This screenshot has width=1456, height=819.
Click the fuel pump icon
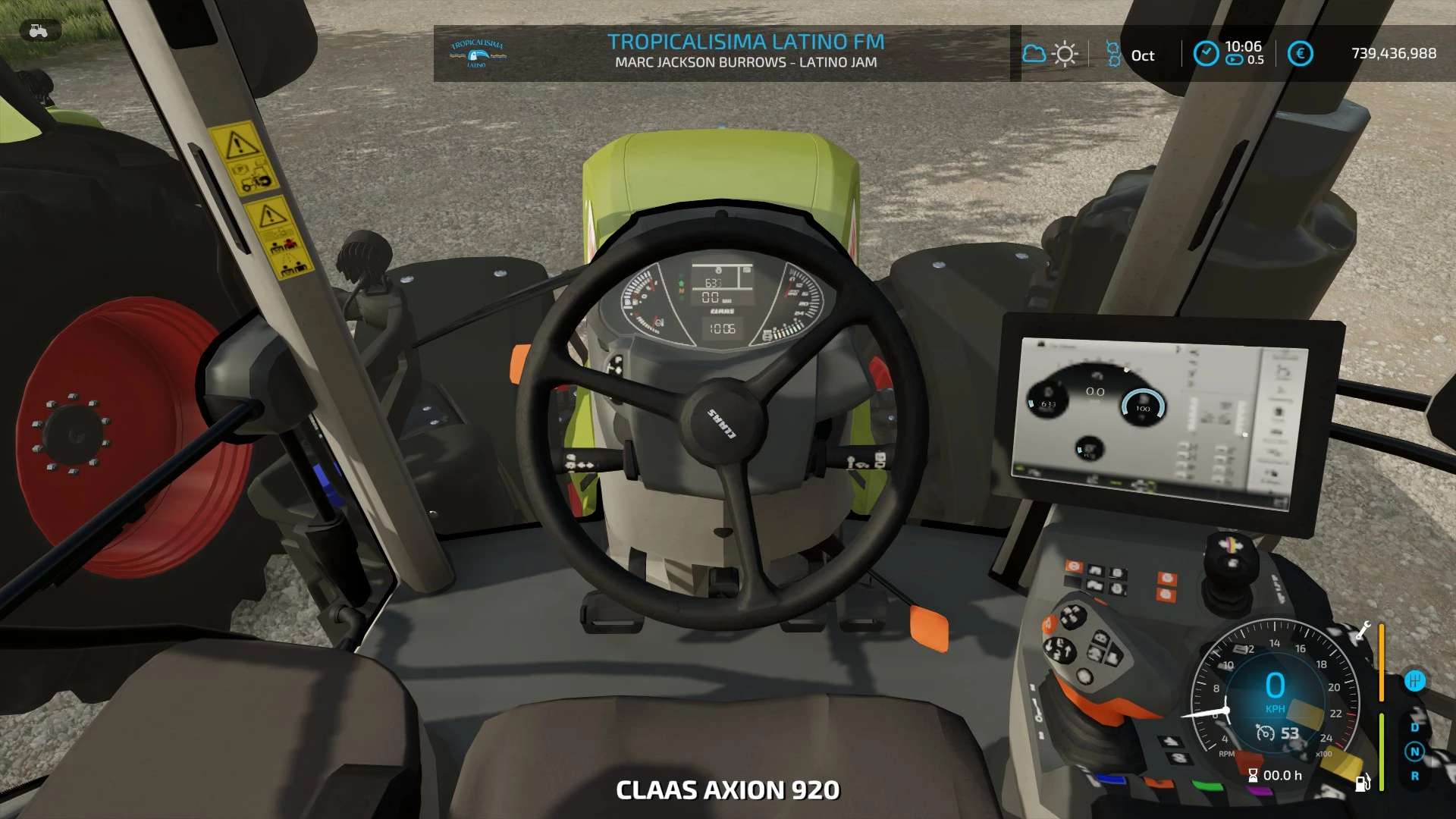tap(1362, 782)
